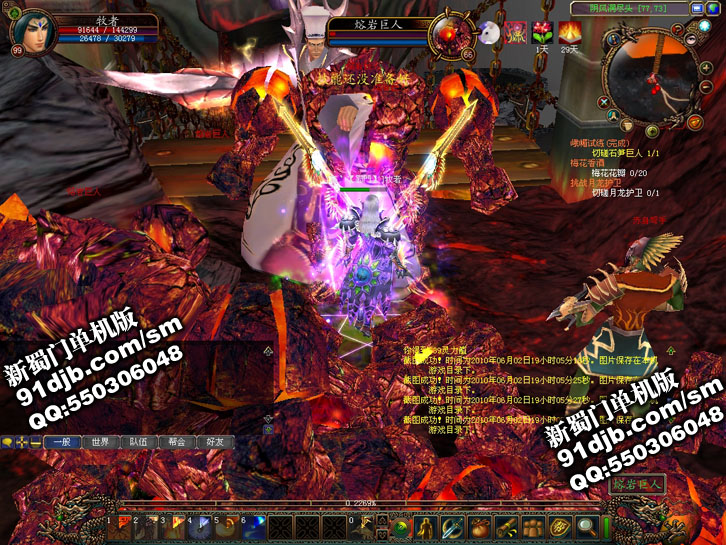
Task: Select the 梅花香雨 quest in tracker
Action: click(591, 162)
